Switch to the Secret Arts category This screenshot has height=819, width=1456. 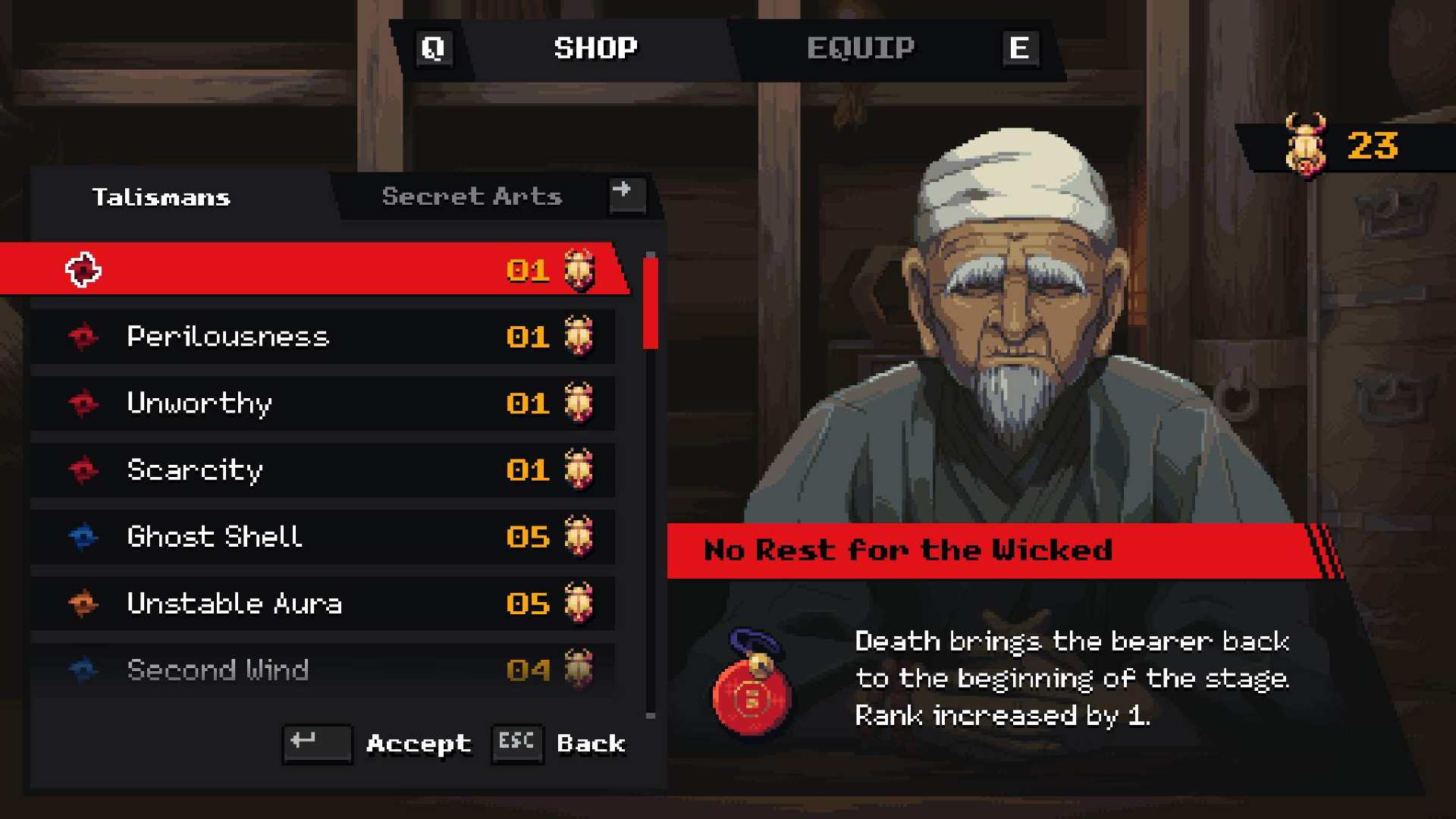click(x=472, y=197)
